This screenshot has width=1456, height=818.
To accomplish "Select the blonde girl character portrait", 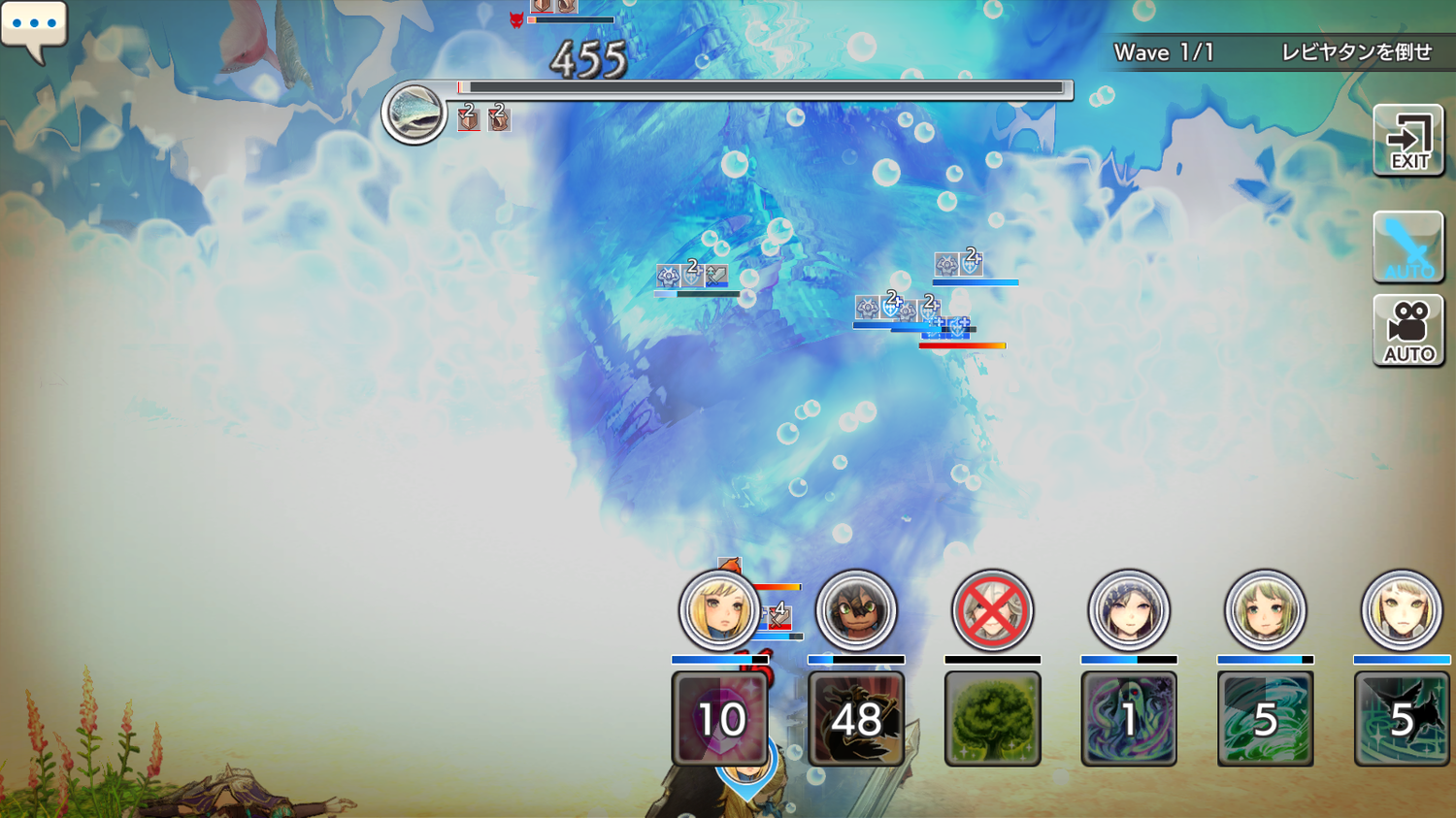I will pos(718,610).
